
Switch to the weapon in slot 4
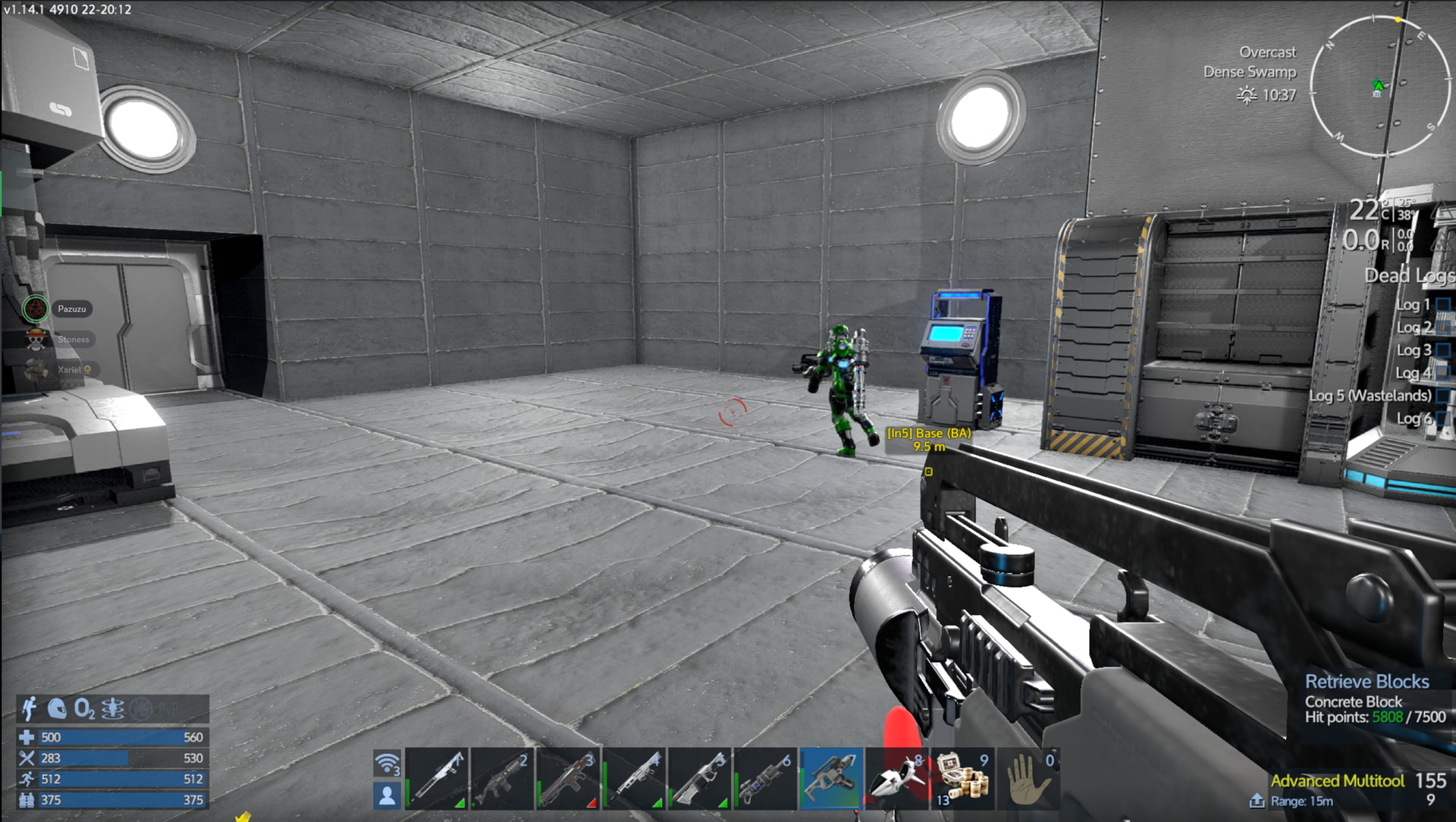(x=634, y=779)
